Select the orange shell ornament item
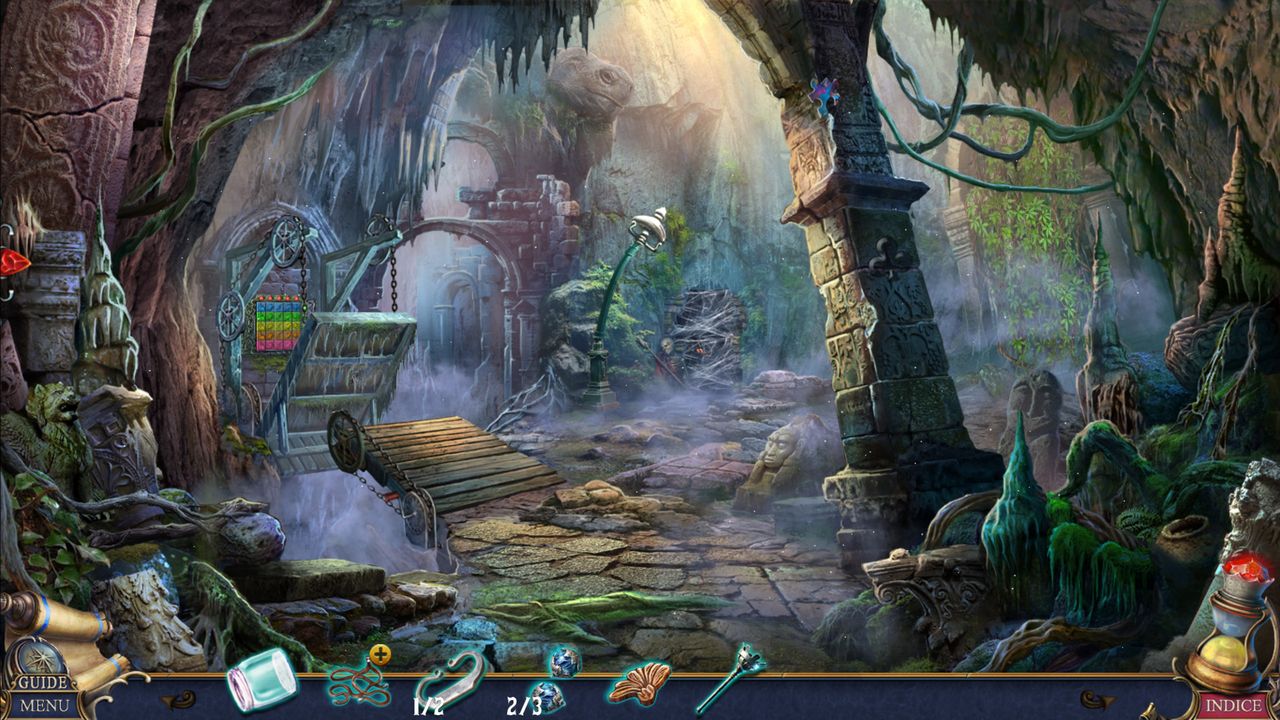Screen dimensions: 1280x720 tap(639, 684)
